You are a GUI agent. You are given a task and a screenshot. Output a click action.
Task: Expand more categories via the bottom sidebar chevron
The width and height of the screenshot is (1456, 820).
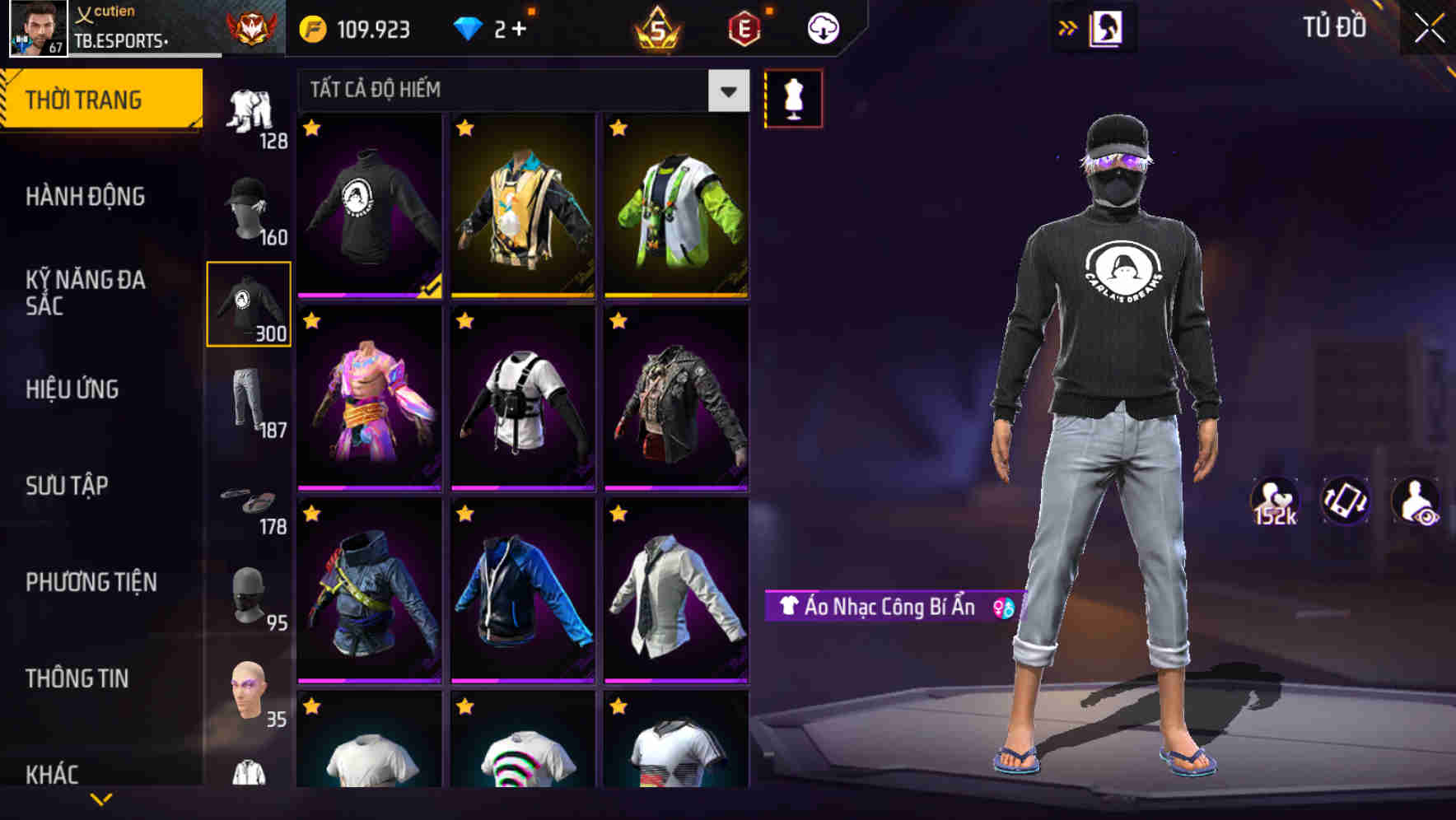click(100, 799)
